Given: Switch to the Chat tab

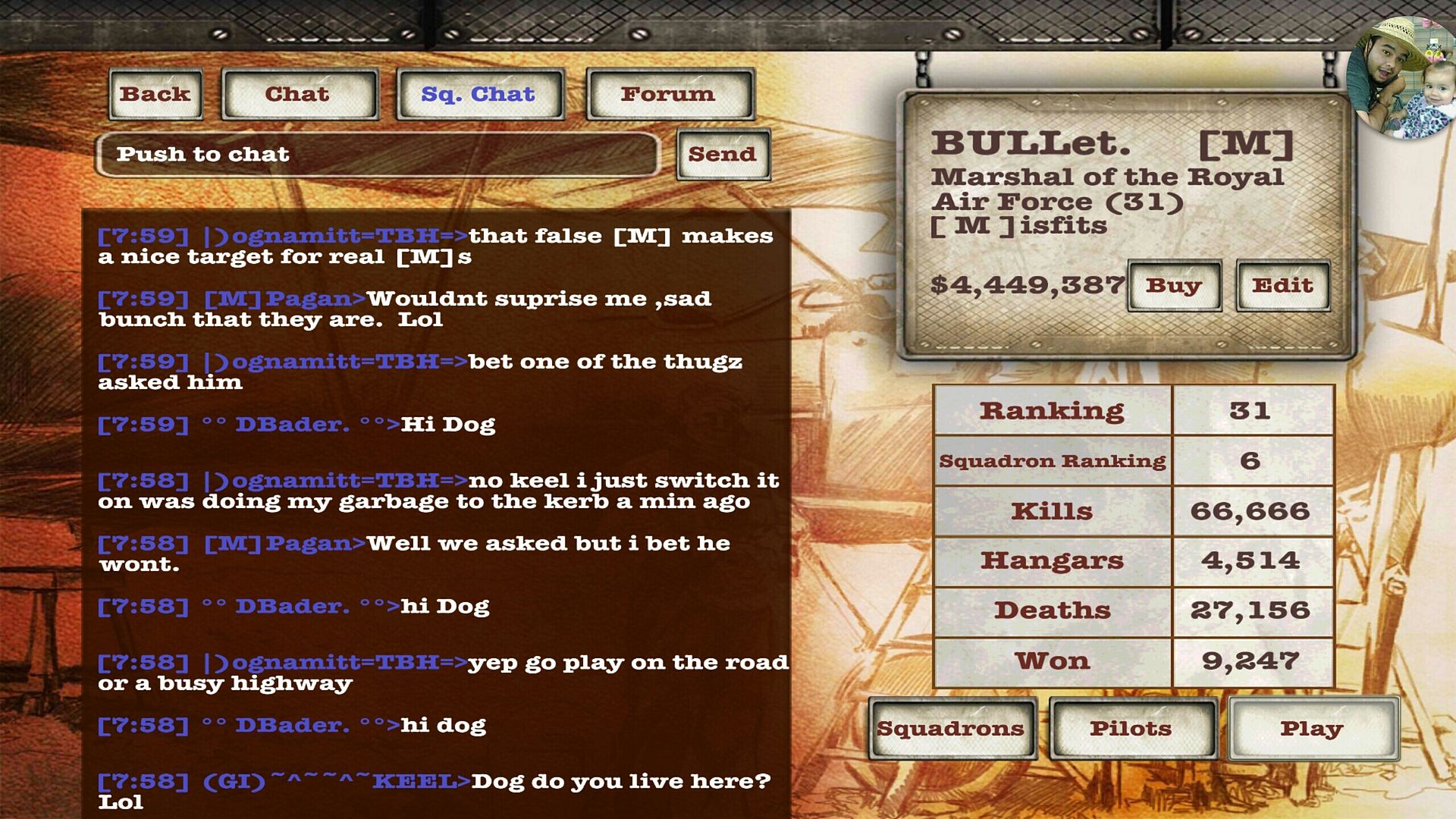Looking at the screenshot, I should 299,94.
